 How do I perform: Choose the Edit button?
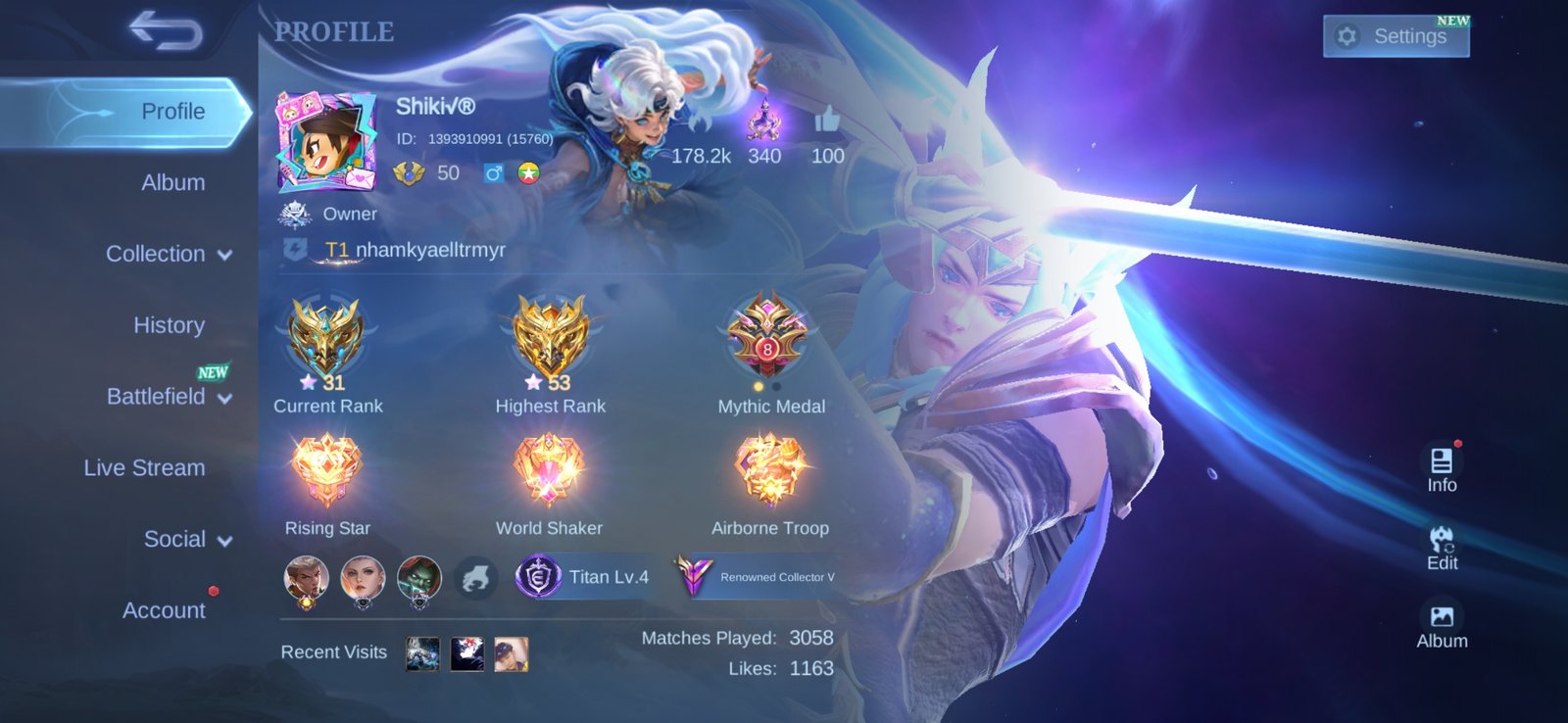pos(1442,547)
